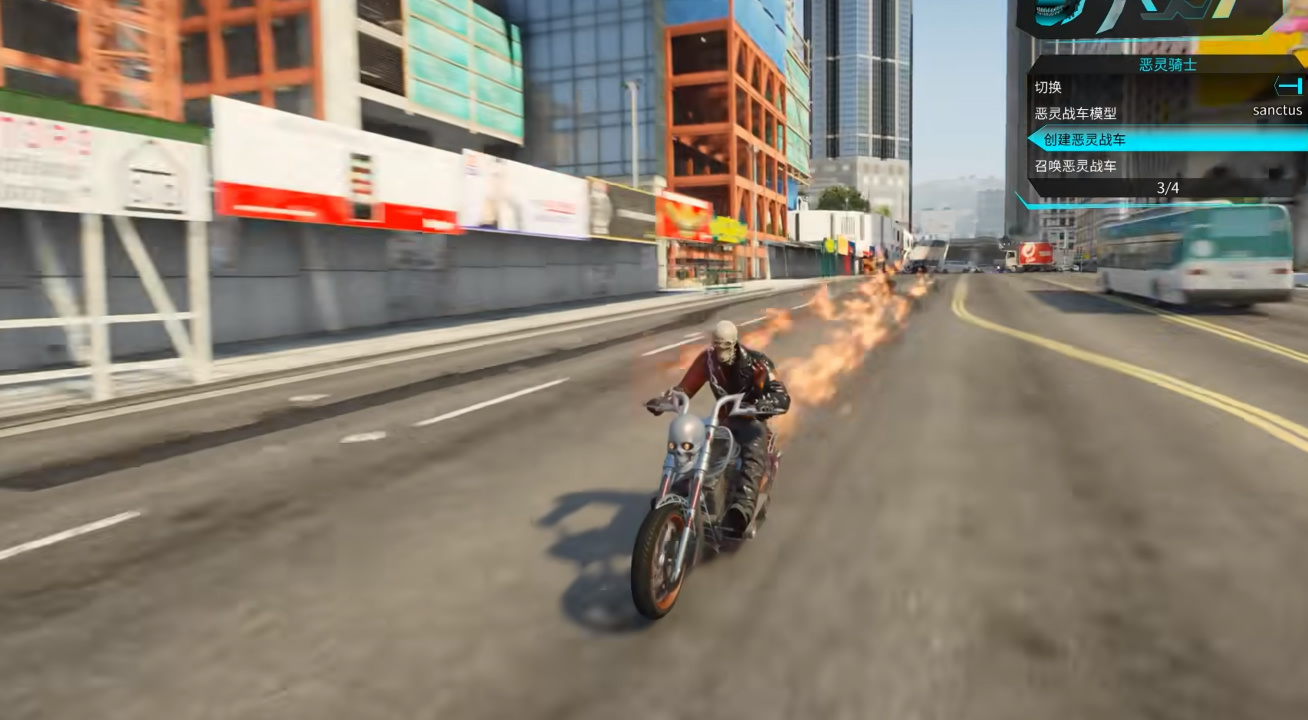Expand the 恶灵骑士 menu section

[x=1167, y=63]
